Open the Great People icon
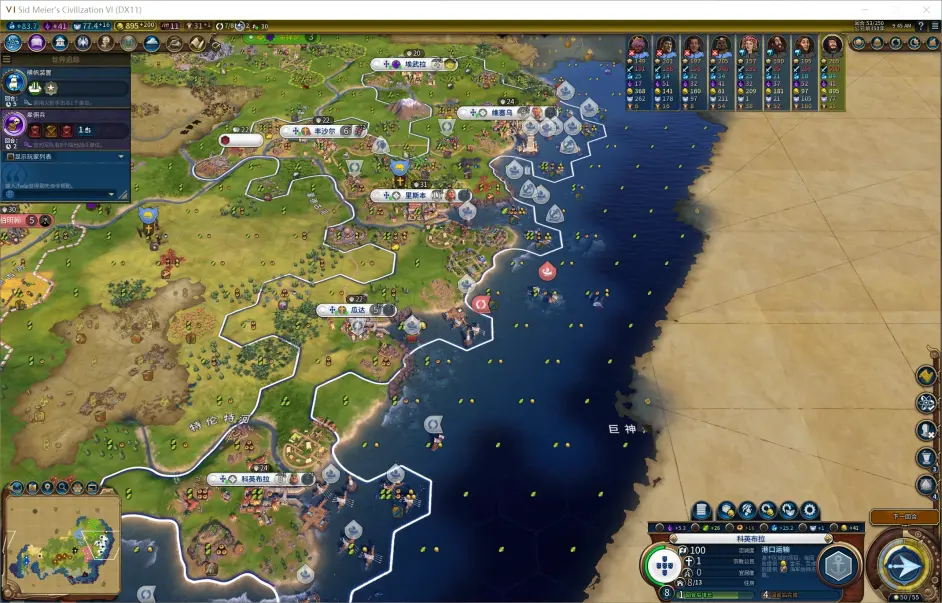This screenshot has width=942, height=603. (x=105, y=43)
